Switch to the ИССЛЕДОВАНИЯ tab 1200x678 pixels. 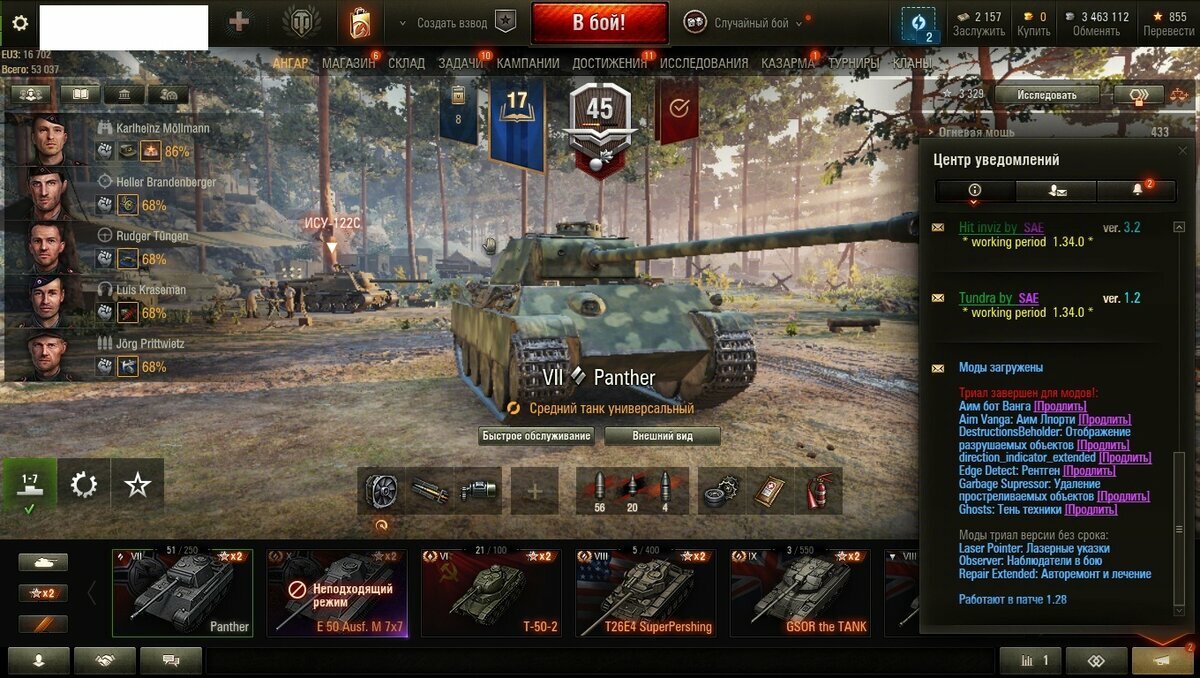704,63
